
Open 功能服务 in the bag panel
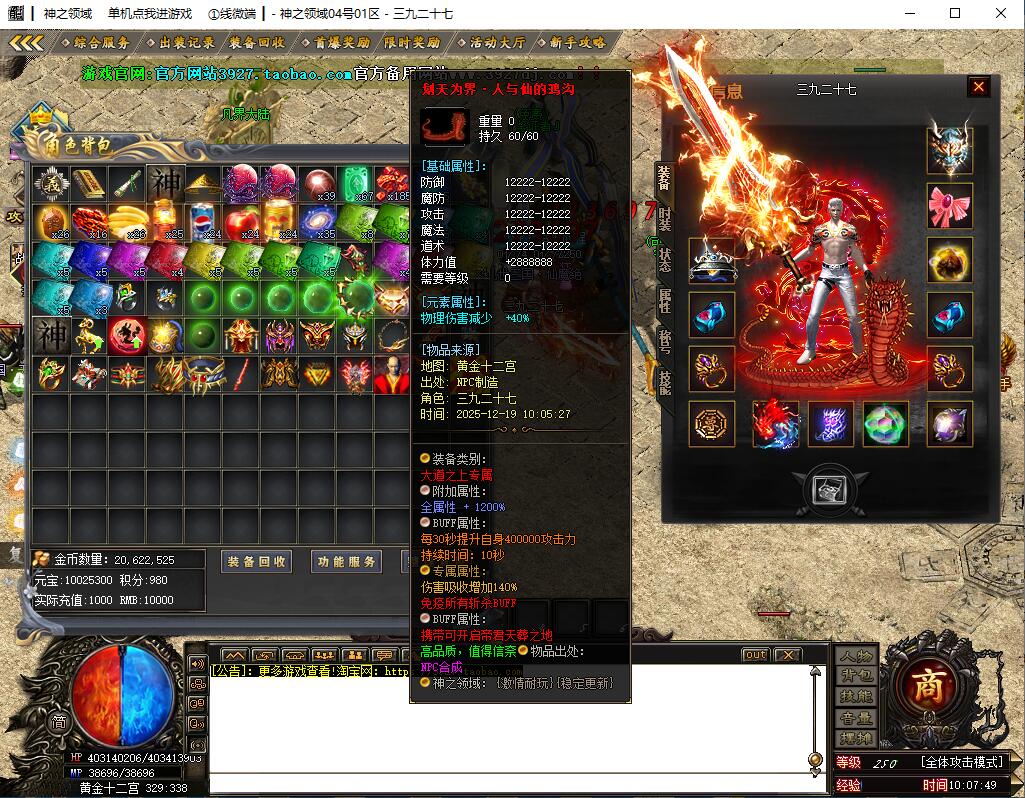pos(346,562)
